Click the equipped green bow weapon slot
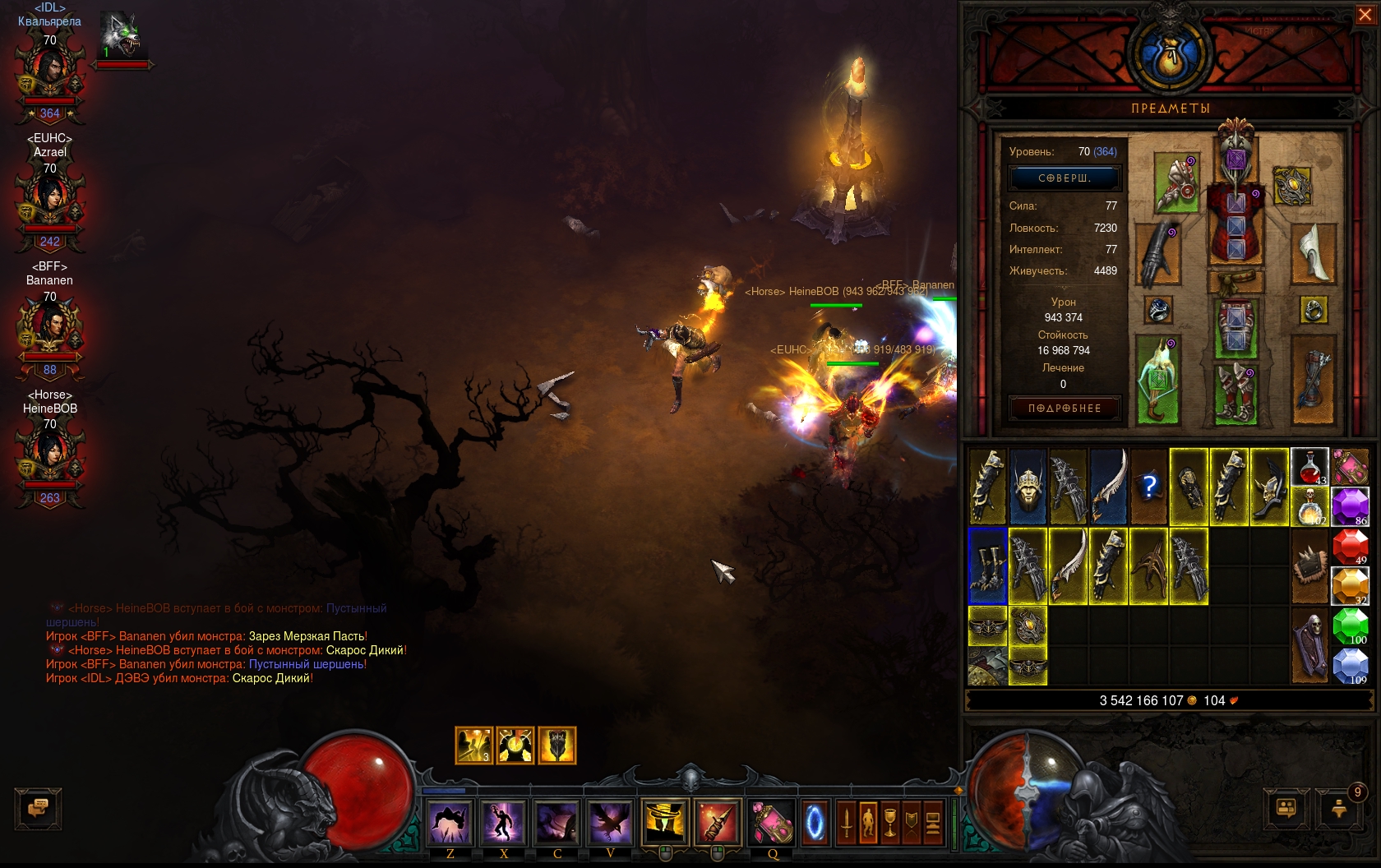This screenshot has height=868, width=1381. coord(1158,381)
